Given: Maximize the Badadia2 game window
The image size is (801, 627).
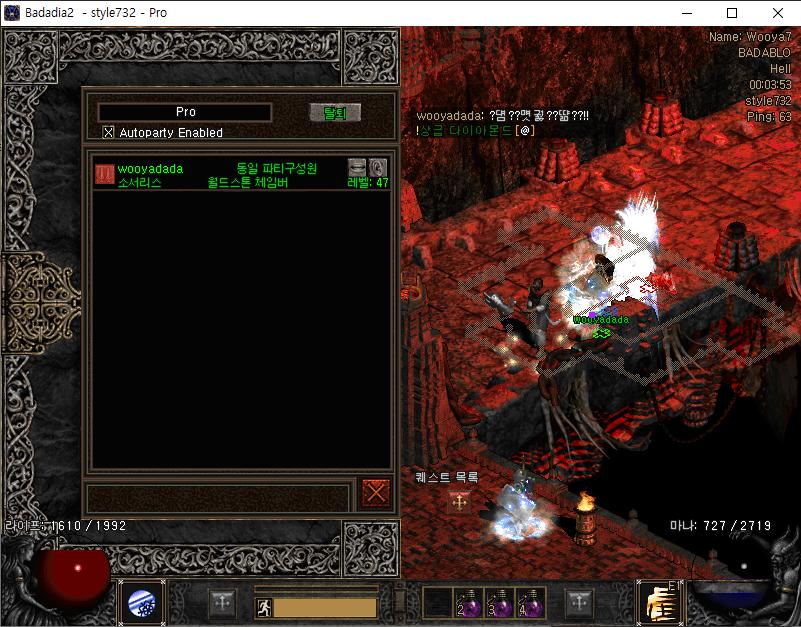Looking at the screenshot, I should click(x=732, y=13).
